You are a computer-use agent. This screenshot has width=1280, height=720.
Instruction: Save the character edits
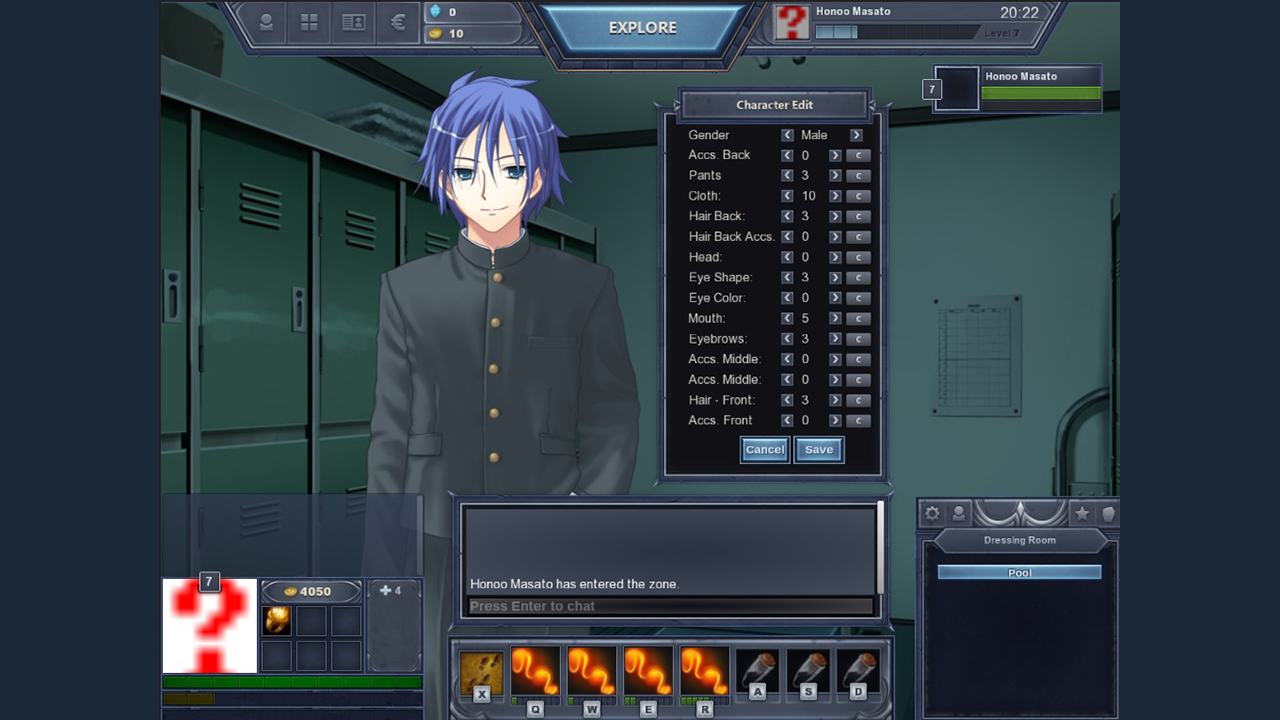point(819,450)
